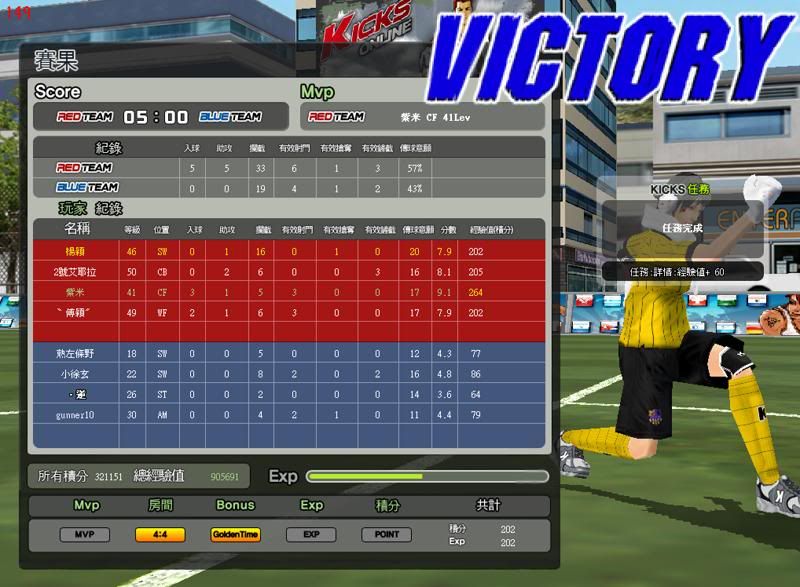The height and width of the screenshot is (587, 800).
Task: Click the MVP bonus button
Action: [x=85, y=535]
